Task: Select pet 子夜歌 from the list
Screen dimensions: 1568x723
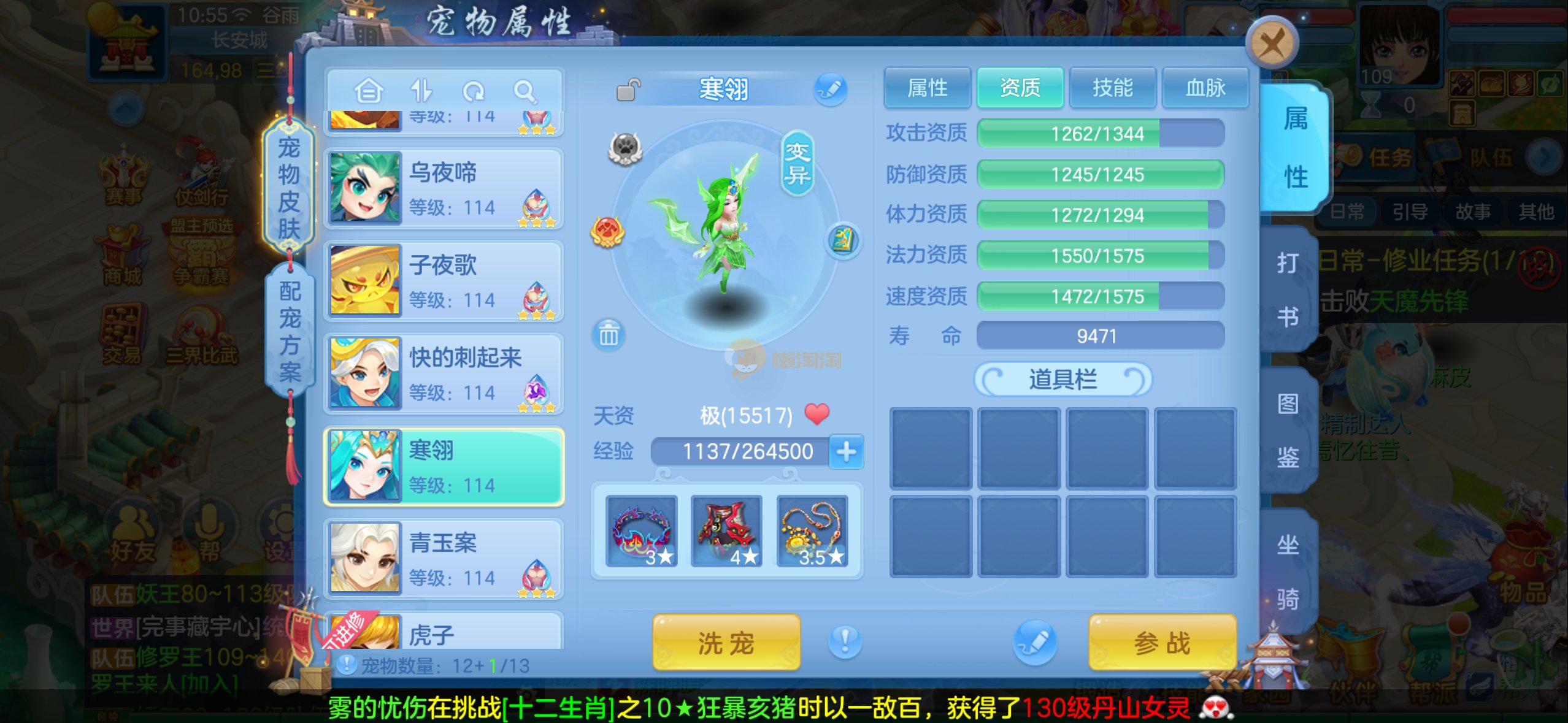Action: pyautogui.click(x=444, y=281)
